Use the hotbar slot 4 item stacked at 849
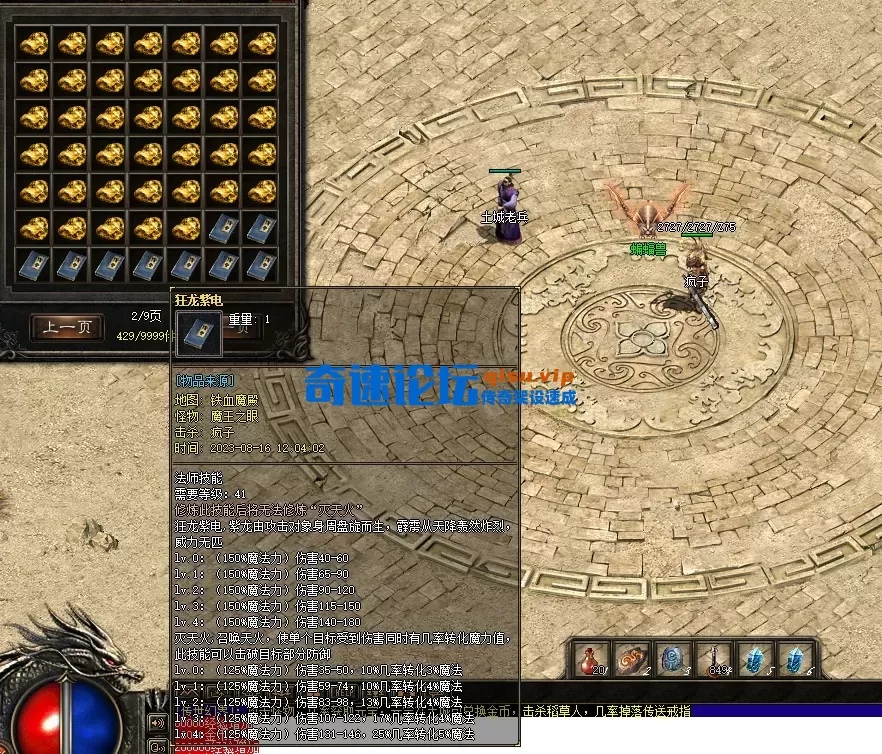This screenshot has height=754, width=882. click(x=713, y=660)
